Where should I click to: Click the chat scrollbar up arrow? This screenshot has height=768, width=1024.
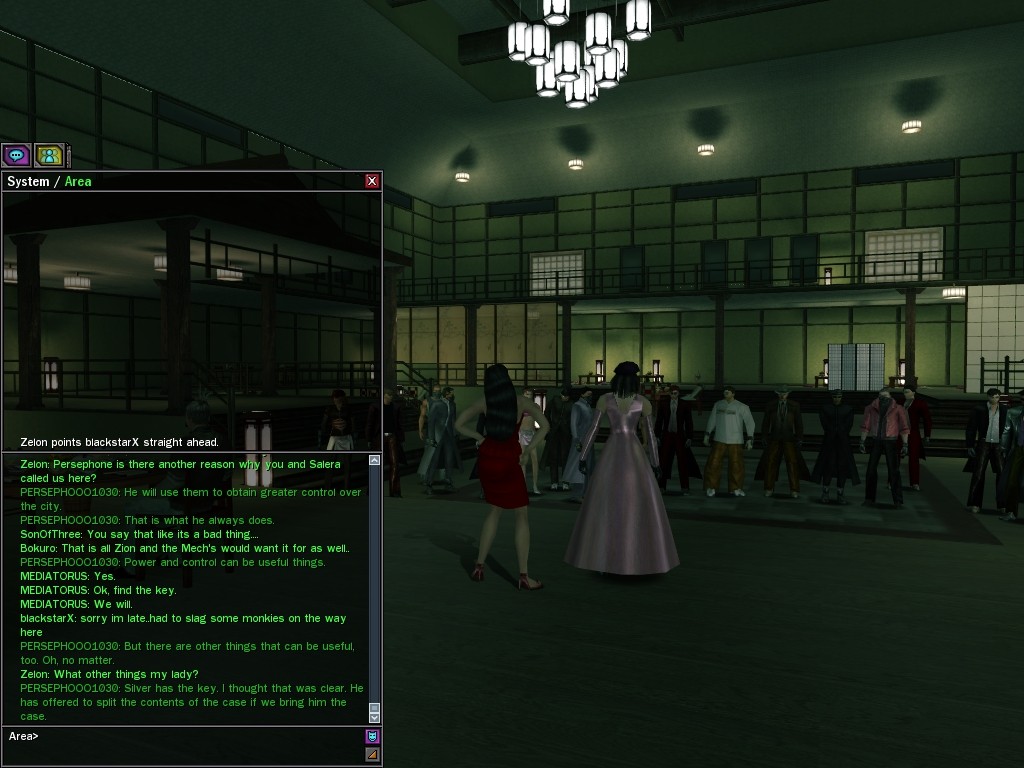pos(375,460)
